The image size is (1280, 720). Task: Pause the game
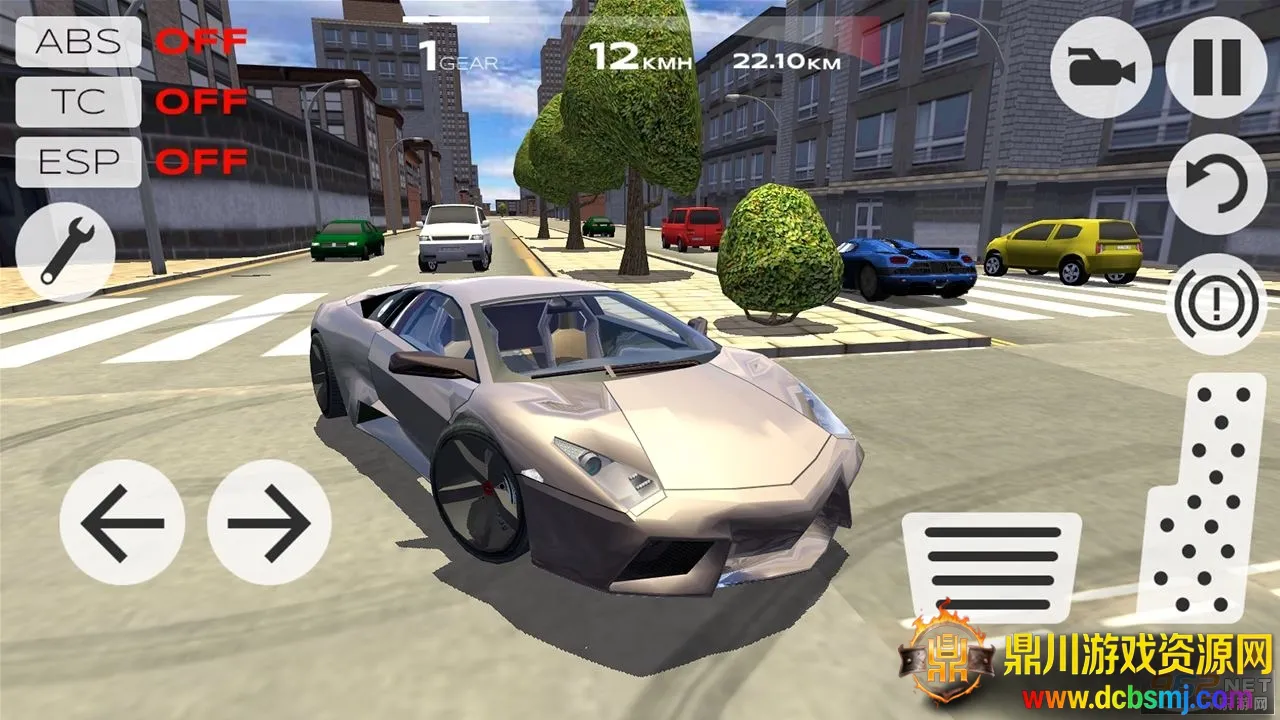click(1216, 68)
